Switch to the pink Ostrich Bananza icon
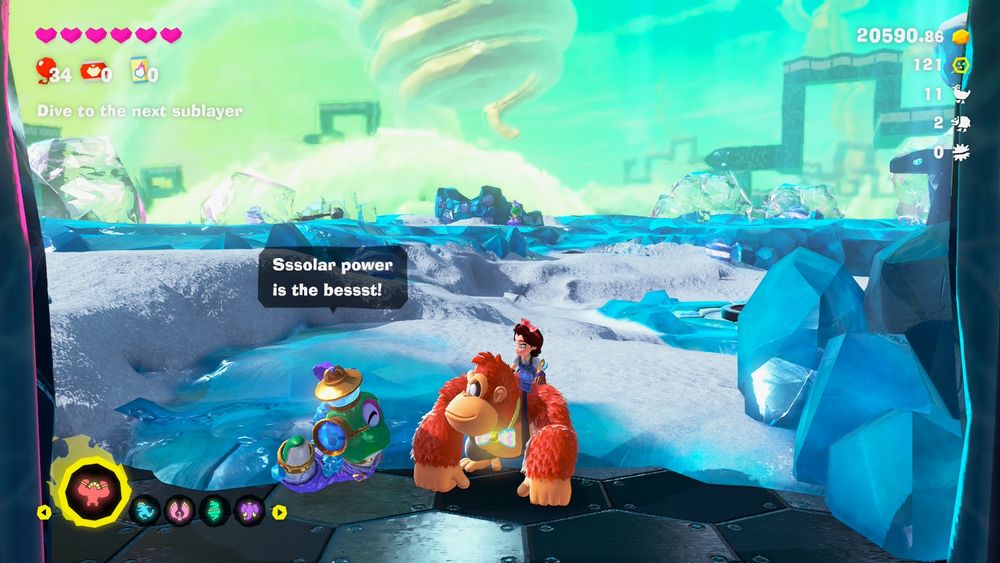Screen dimensions: 1000x563 [x=180, y=511]
